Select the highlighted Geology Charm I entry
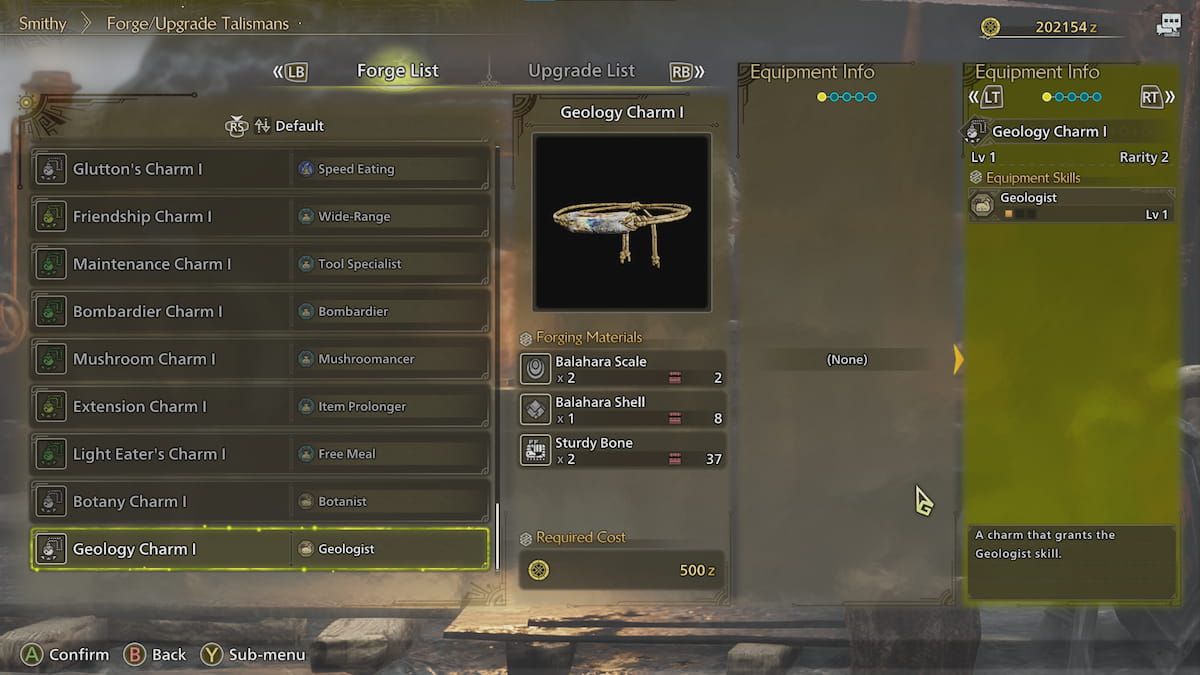Screen dimensions: 1200x675 pyautogui.click(x=260, y=549)
